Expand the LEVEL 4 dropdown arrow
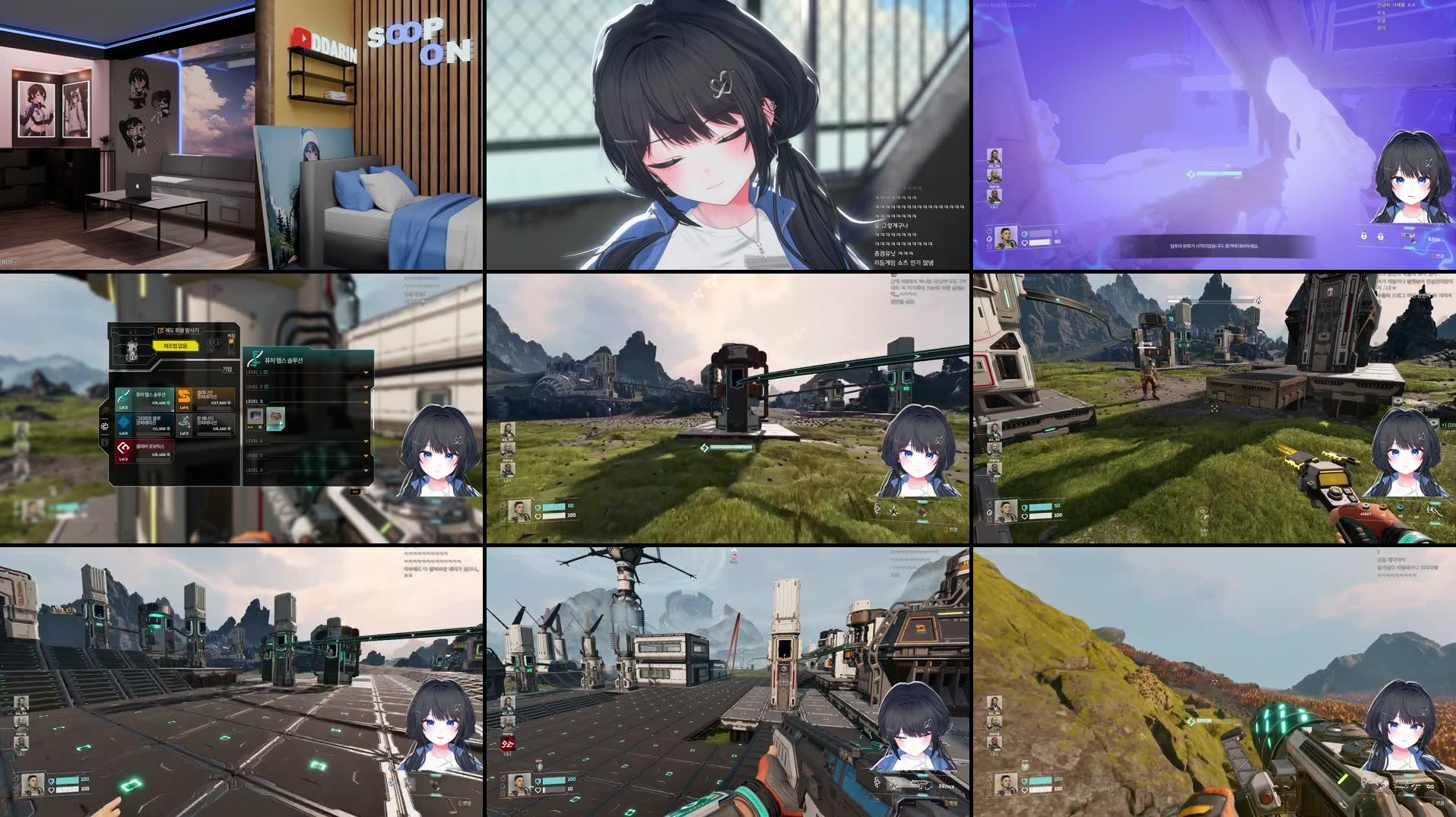Screen dimensions: 1456x817 366,441
